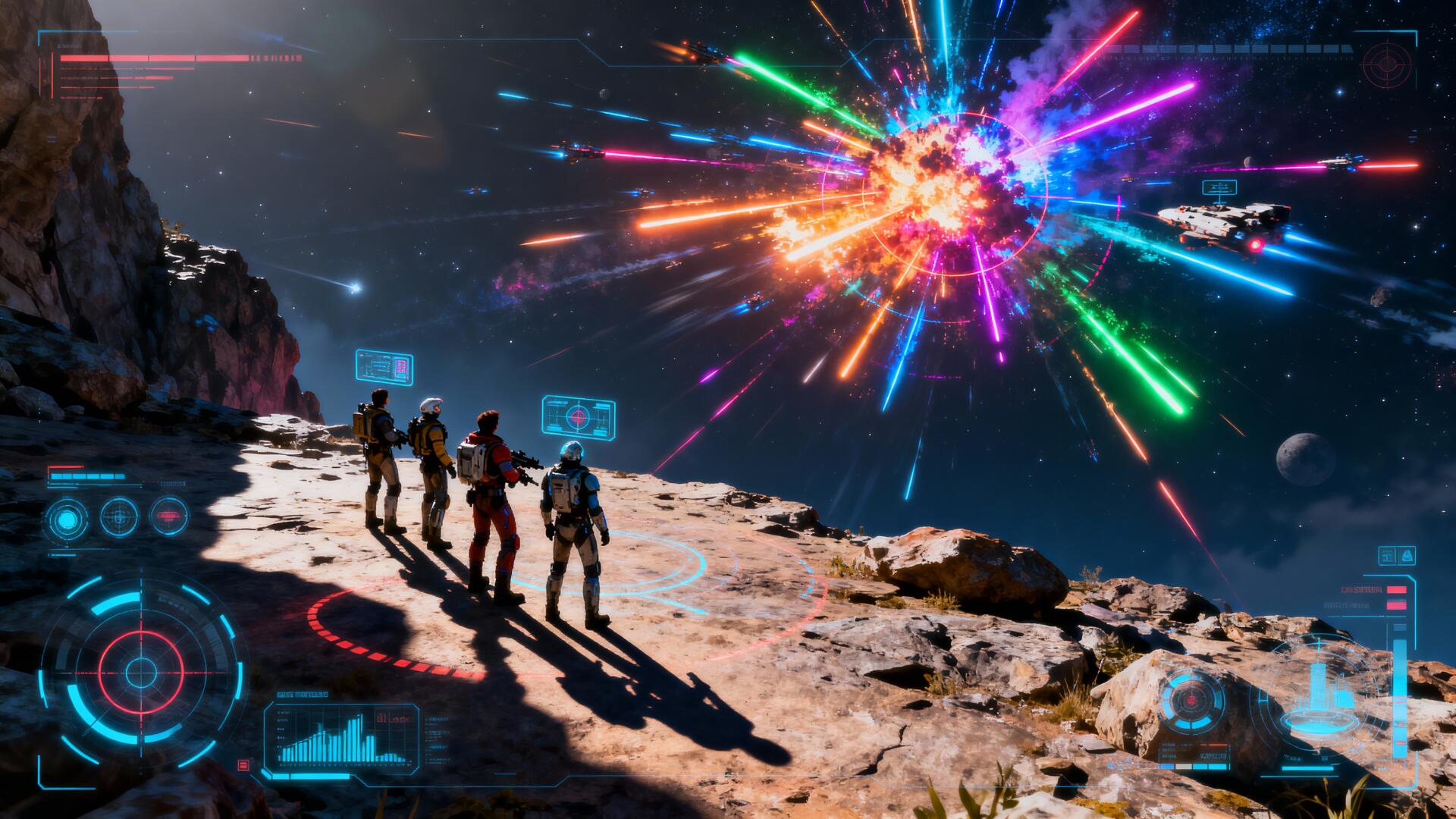Toggle the red DISMAYA status bar on the right
This screenshot has width=1456, height=819.
pos(1397,590)
